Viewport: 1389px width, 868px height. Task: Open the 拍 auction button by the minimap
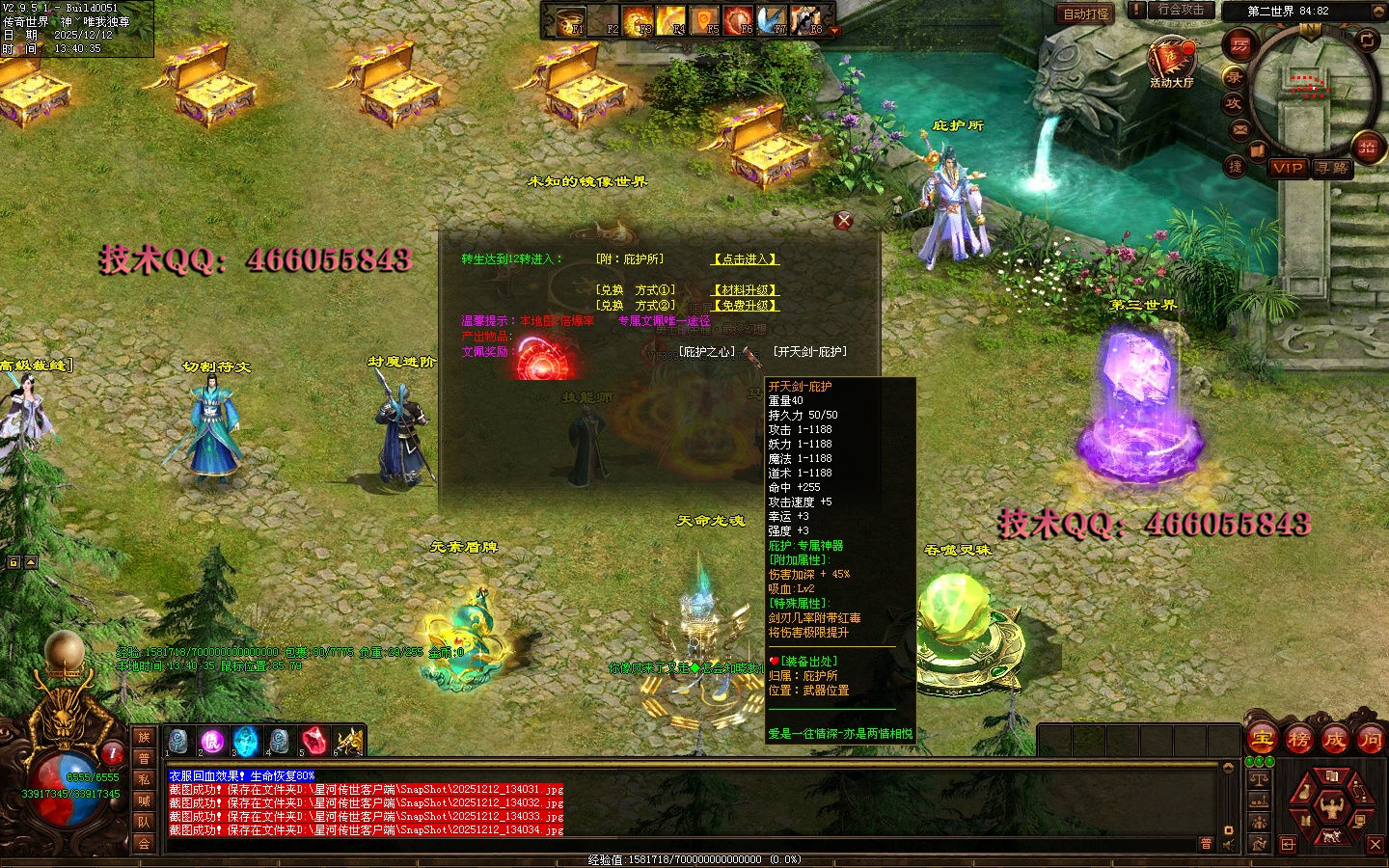[x=1367, y=148]
